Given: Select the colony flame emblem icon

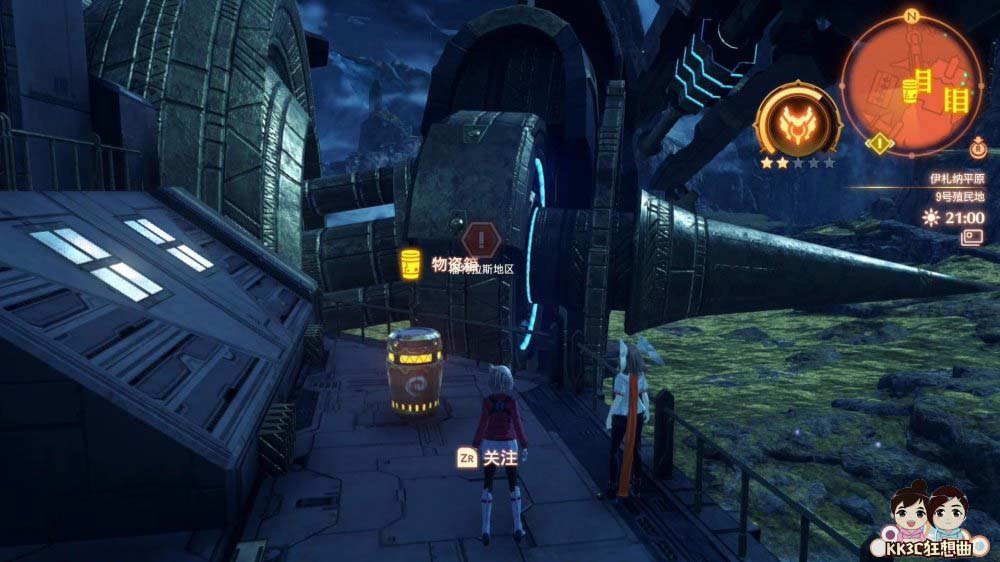Looking at the screenshot, I should click(797, 119).
